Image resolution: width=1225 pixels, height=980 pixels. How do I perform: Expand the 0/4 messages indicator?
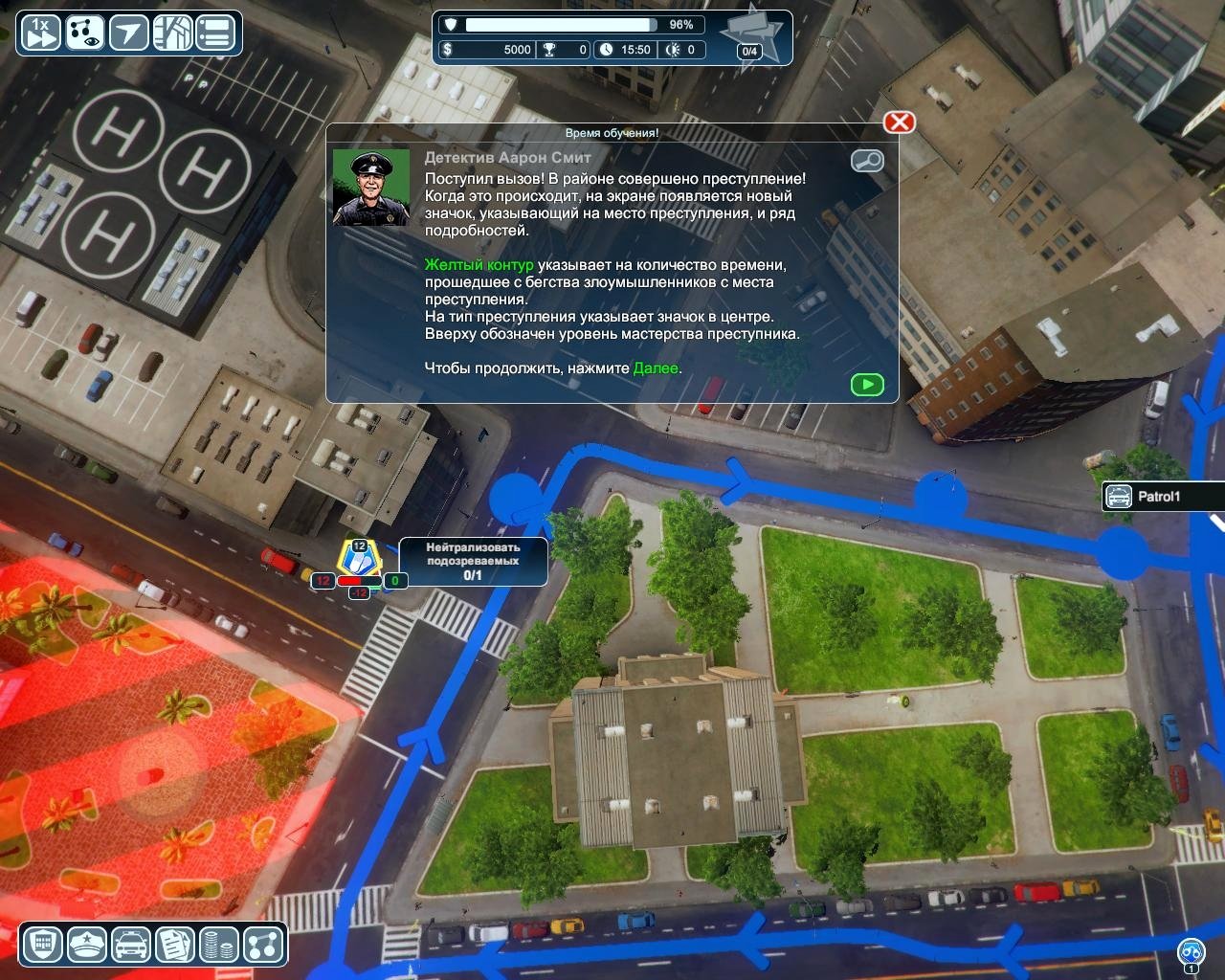point(747,50)
